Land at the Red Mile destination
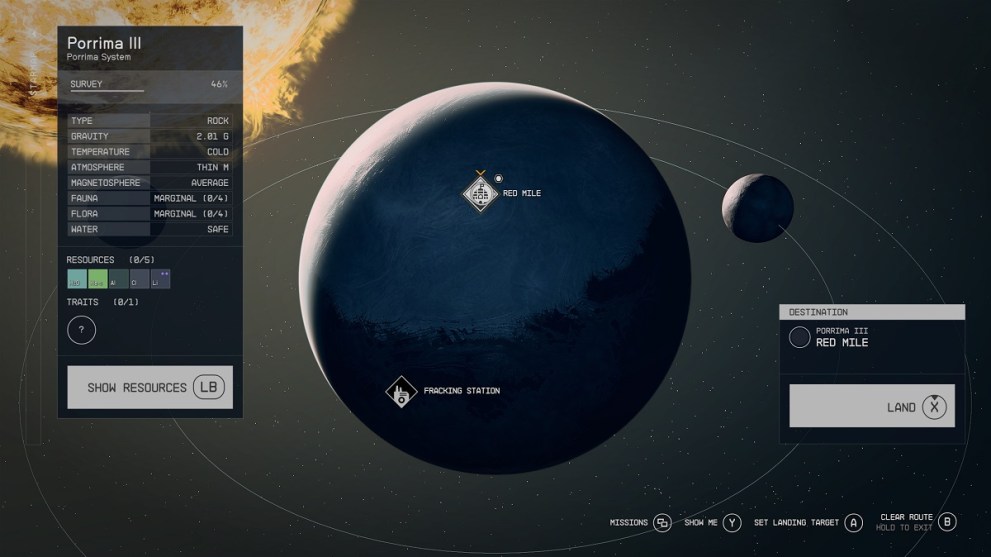 click(x=871, y=406)
